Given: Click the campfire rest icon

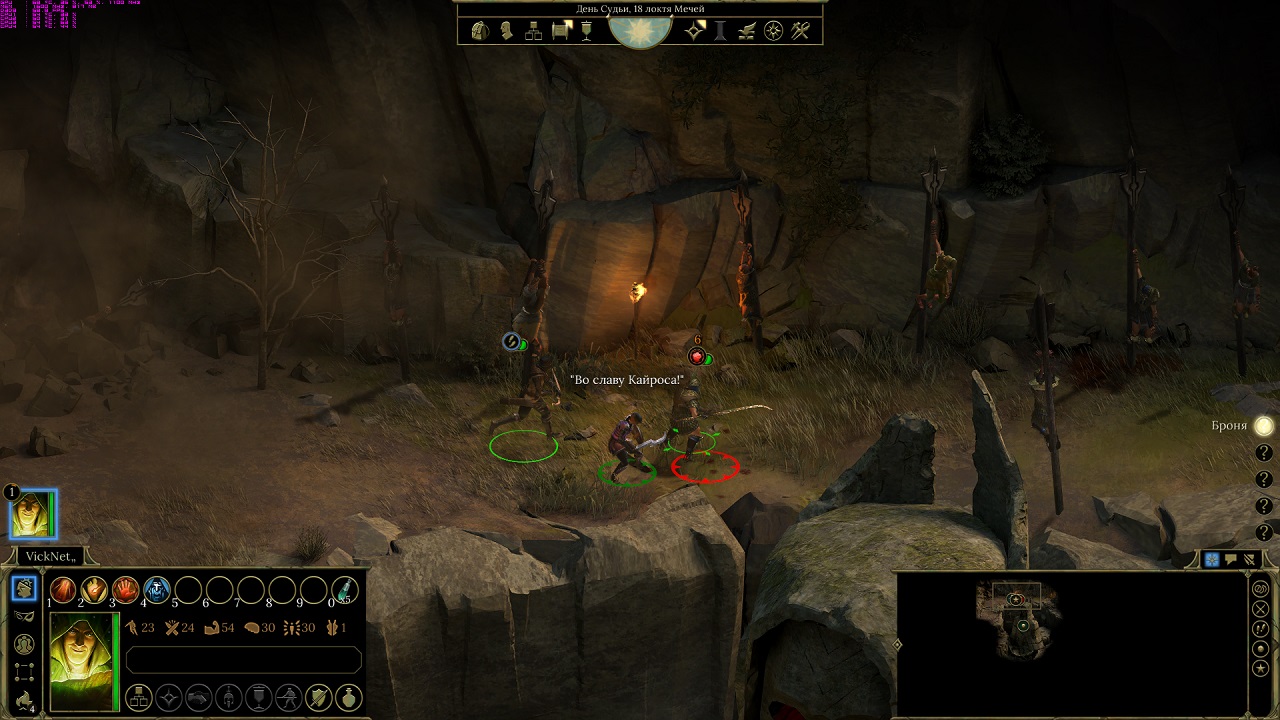Looking at the screenshot, I should click(25, 700).
